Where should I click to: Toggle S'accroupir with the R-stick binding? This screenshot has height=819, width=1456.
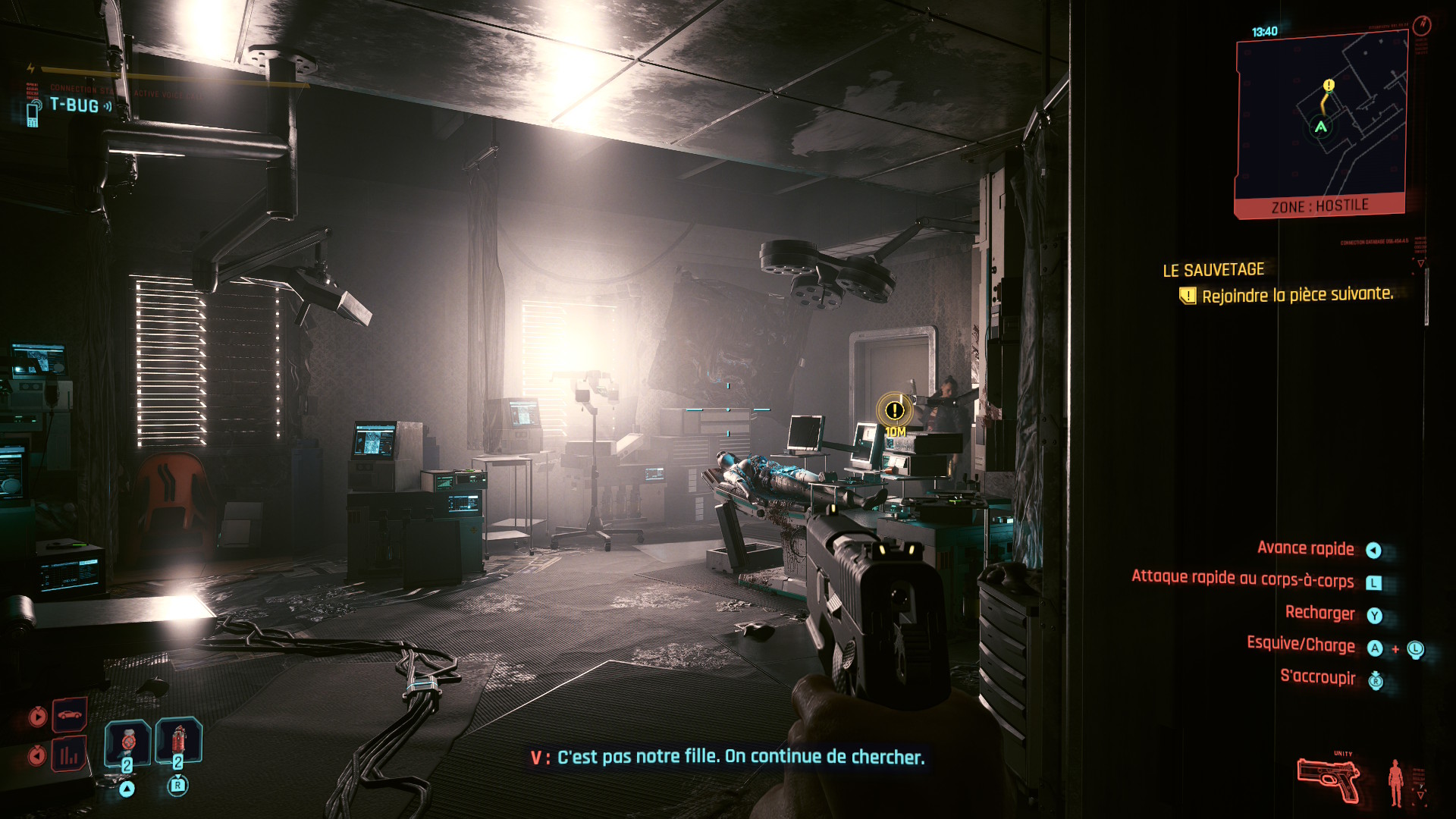pyautogui.click(x=1375, y=680)
